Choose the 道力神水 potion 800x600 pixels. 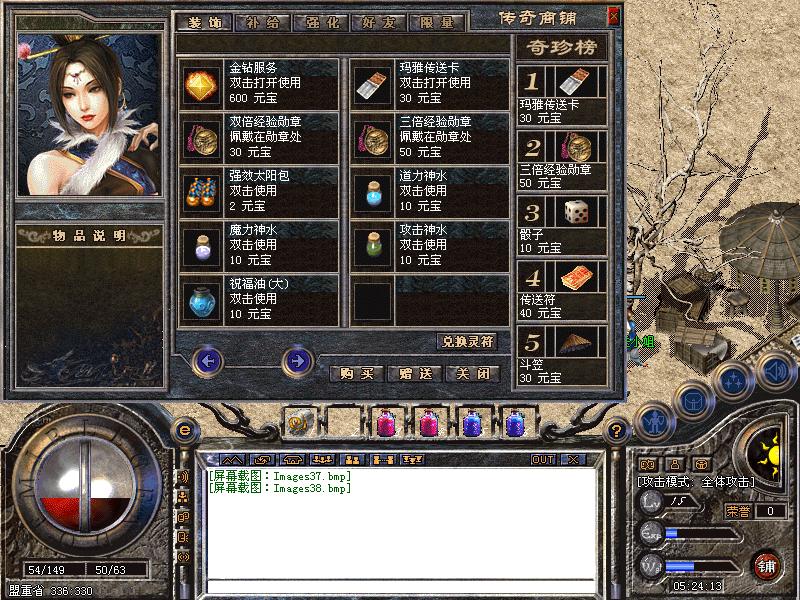(x=372, y=191)
